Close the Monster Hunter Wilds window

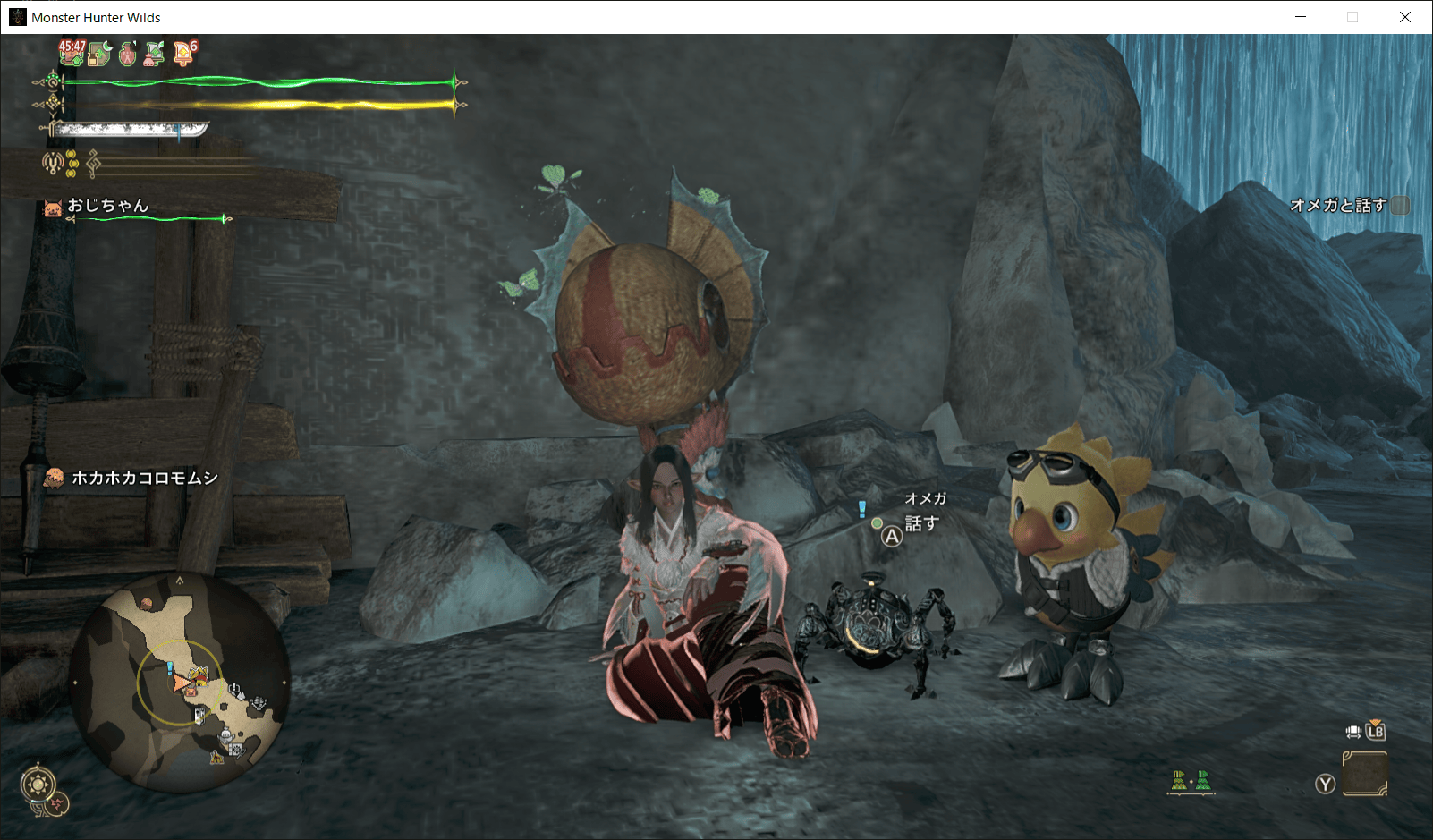pos(1404,17)
